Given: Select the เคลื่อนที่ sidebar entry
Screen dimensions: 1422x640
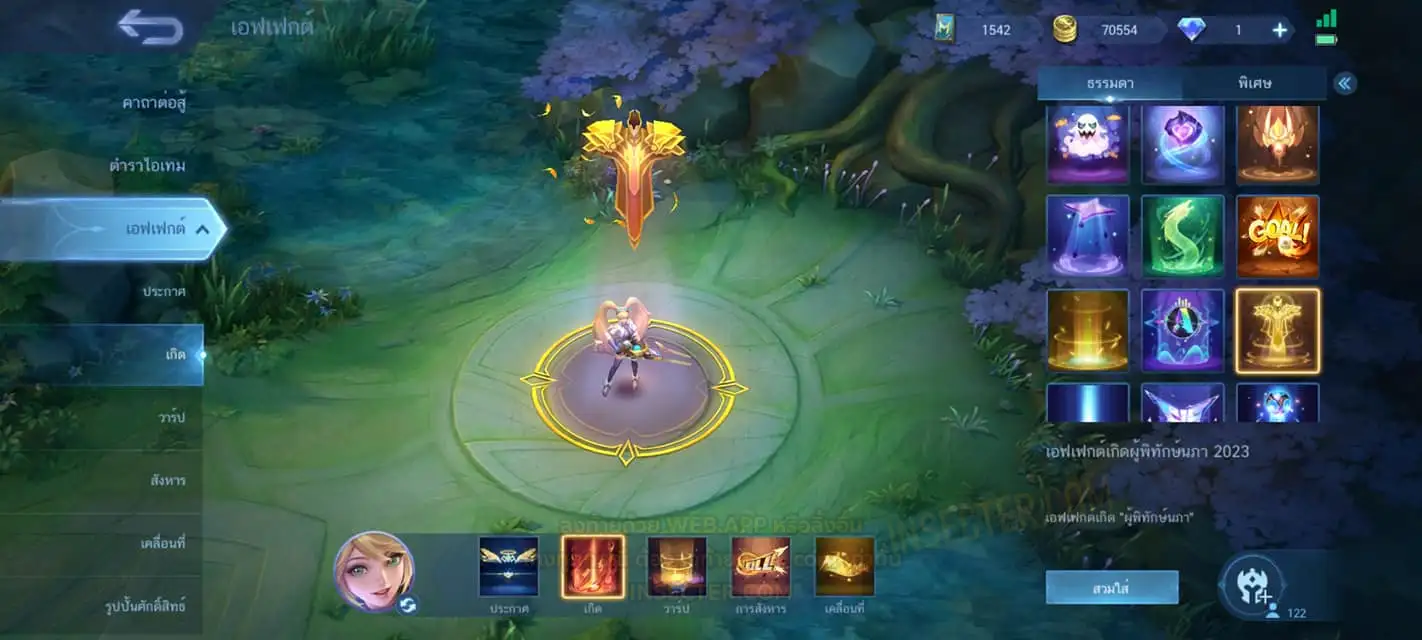Looking at the screenshot, I should pos(163,543).
